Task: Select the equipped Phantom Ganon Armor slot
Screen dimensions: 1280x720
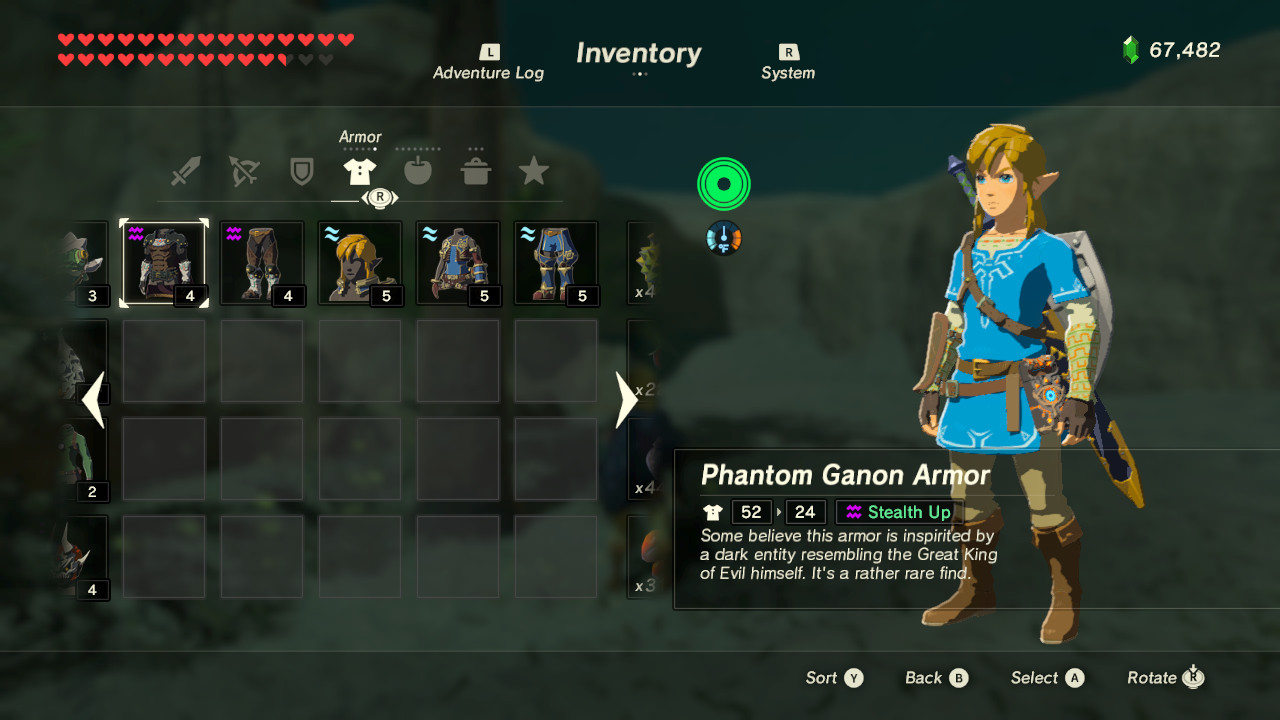Action: [164, 263]
